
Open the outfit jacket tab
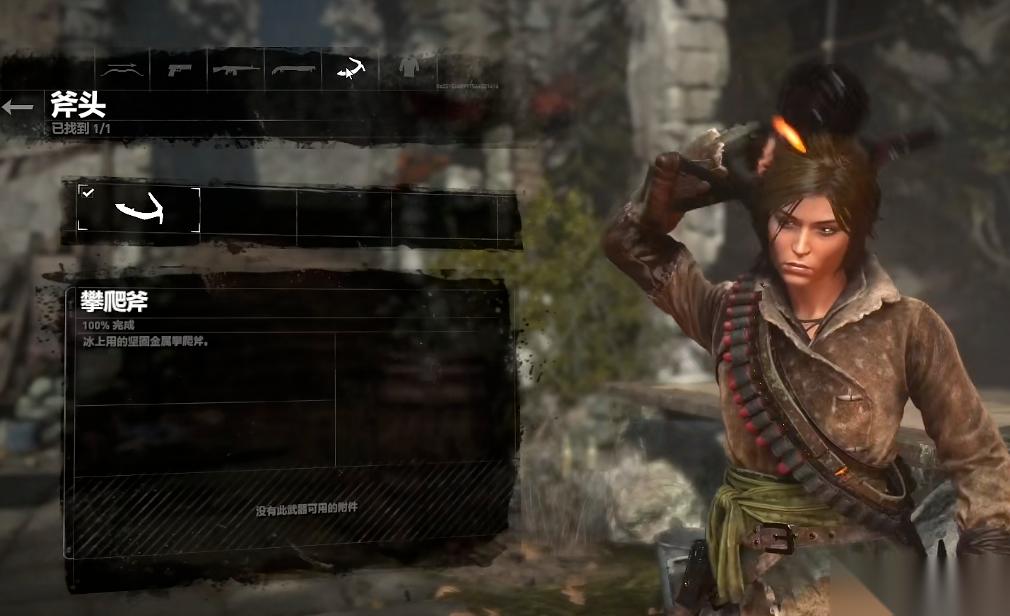tap(408, 68)
